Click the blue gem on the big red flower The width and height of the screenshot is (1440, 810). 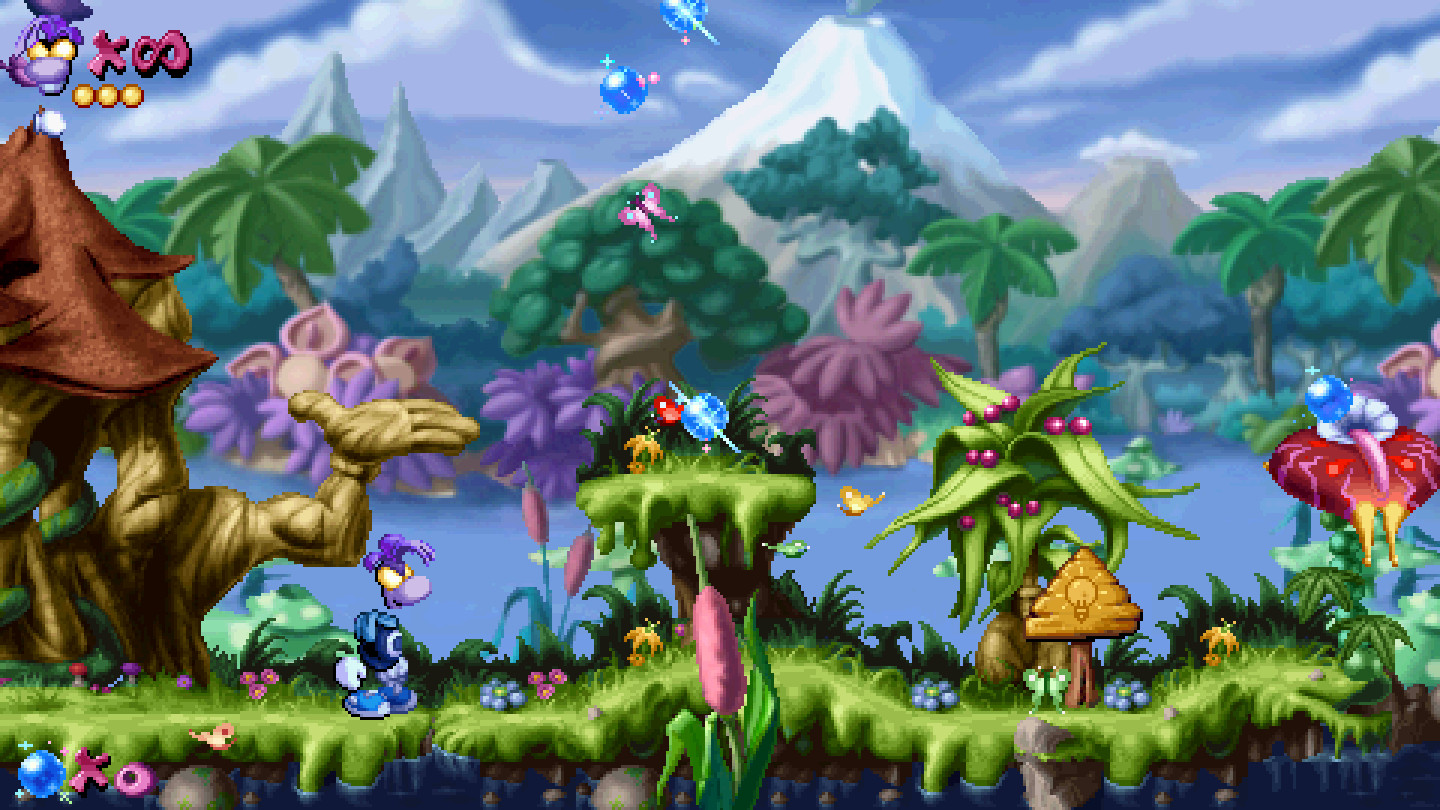(1330, 400)
